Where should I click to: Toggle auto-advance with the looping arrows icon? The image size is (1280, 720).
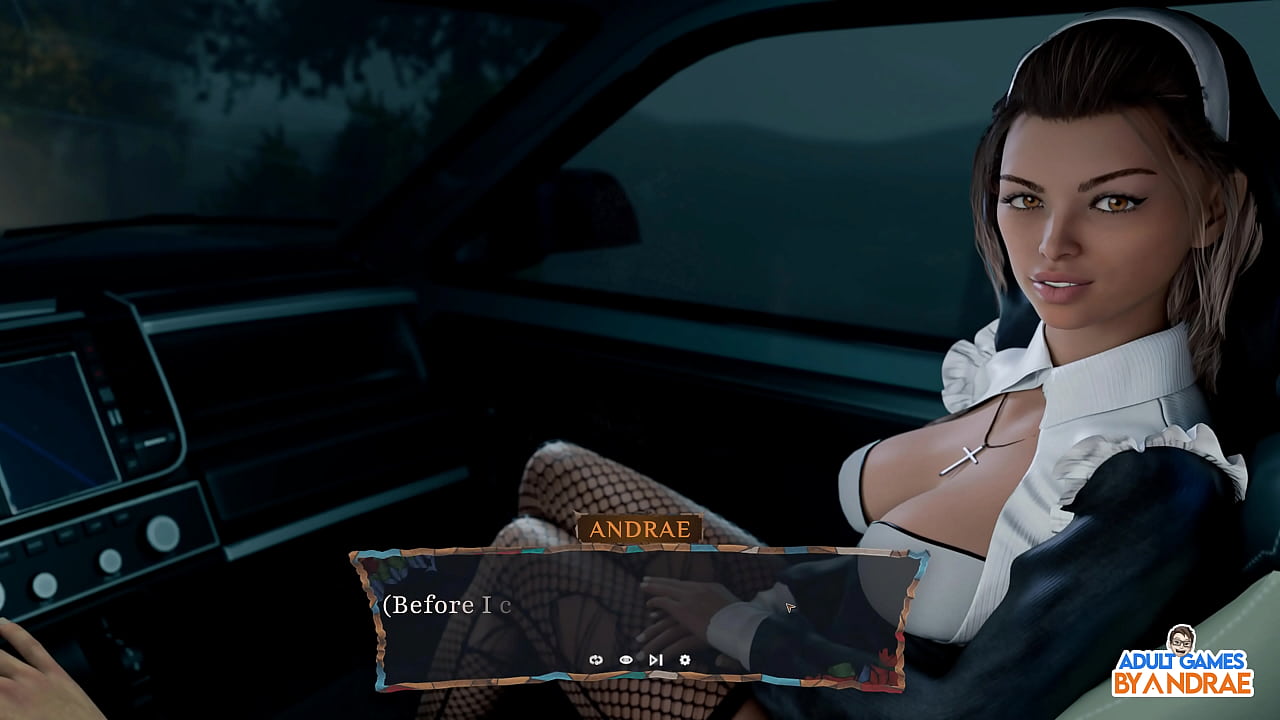point(596,660)
